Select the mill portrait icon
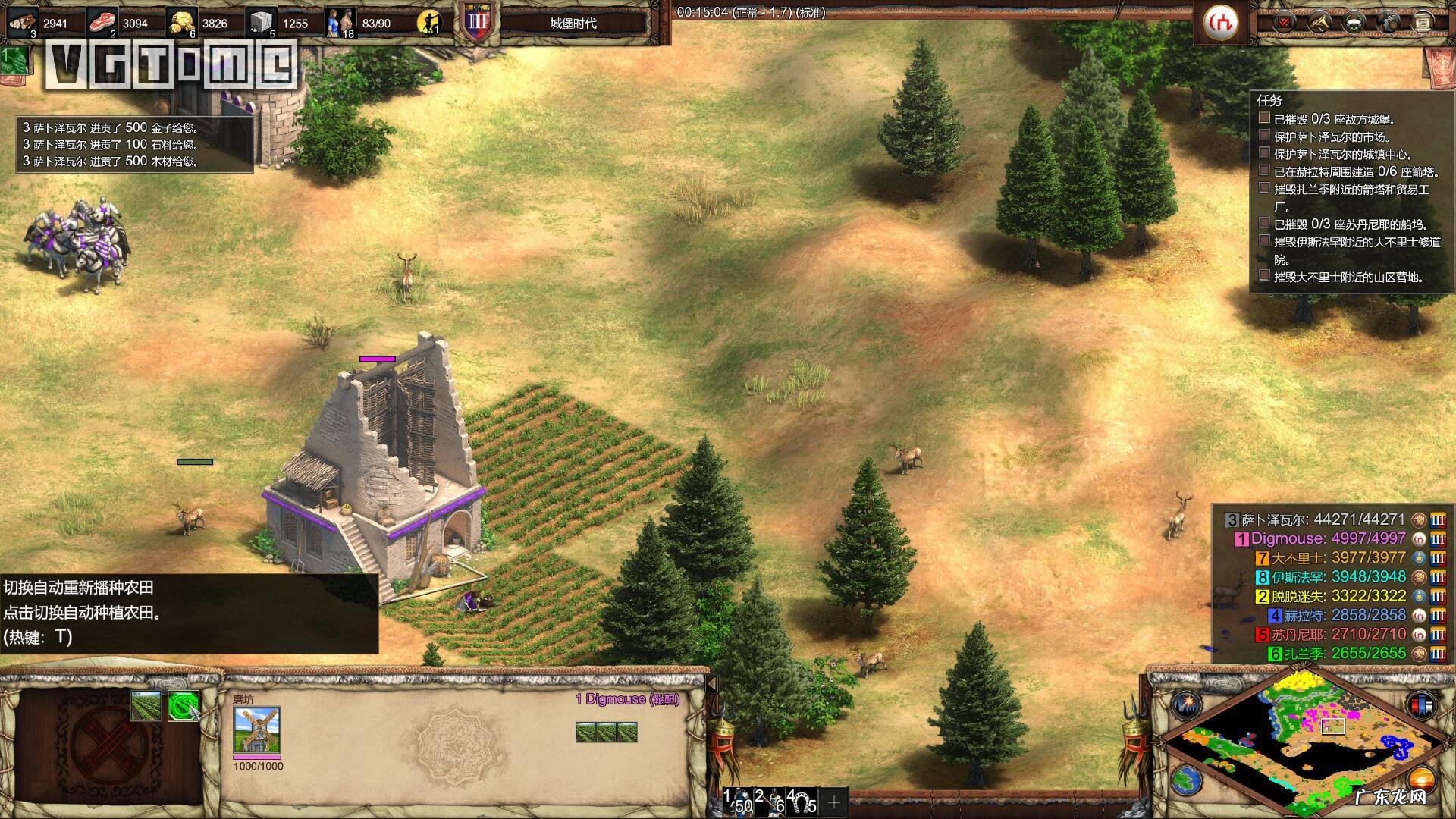1456x819 pixels. (x=257, y=730)
